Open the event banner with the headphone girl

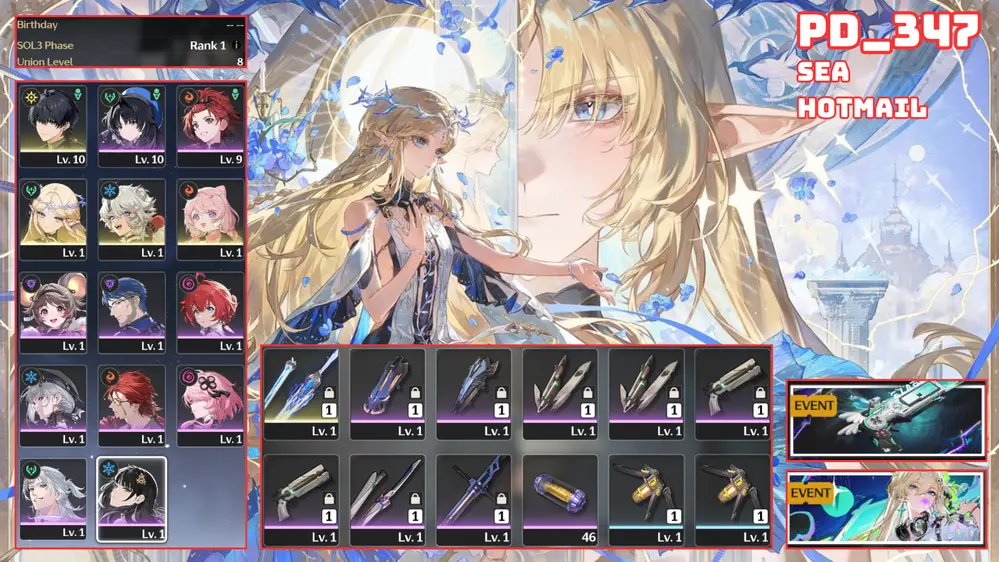click(886, 508)
